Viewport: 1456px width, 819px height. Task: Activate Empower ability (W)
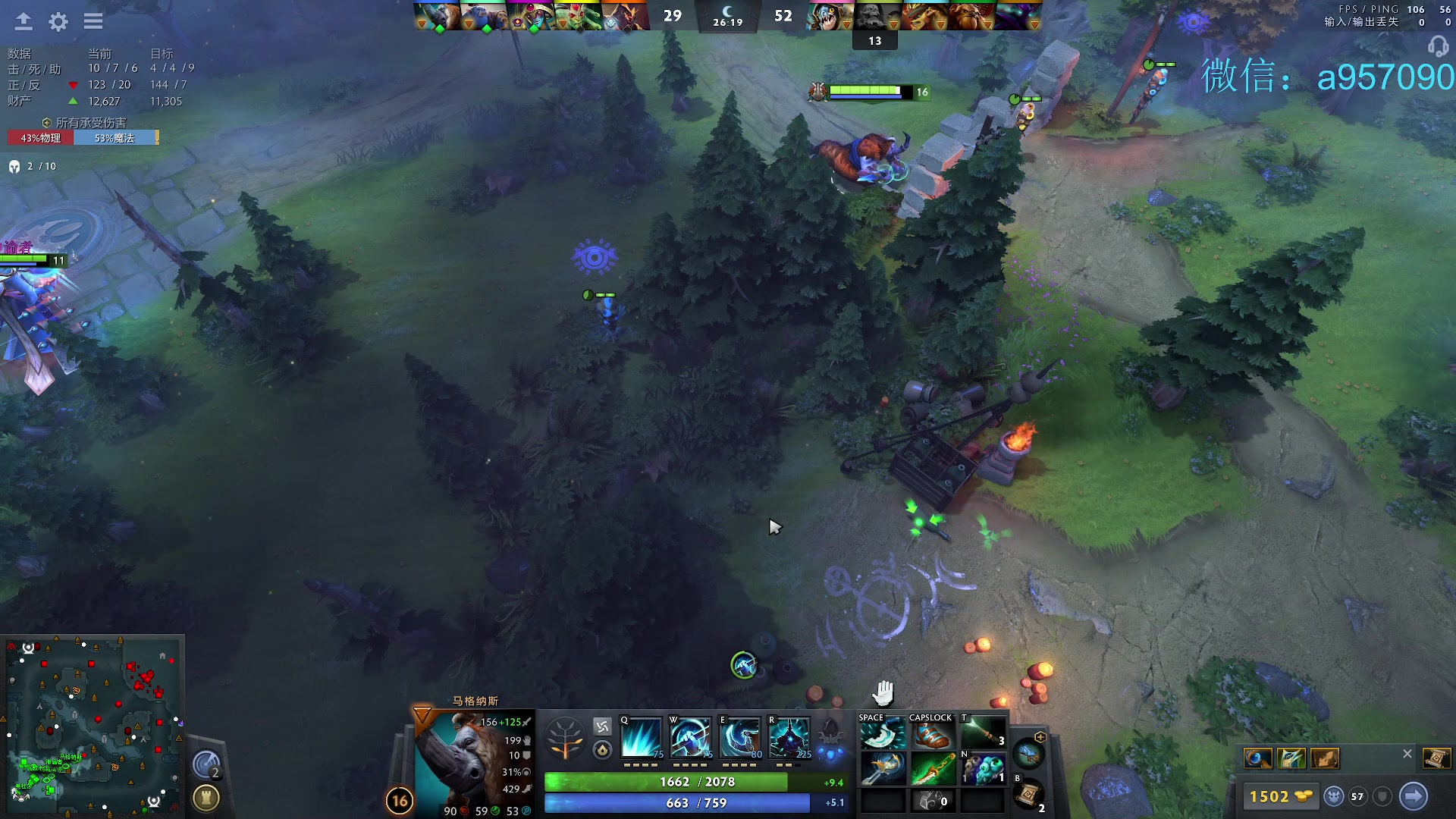690,737
